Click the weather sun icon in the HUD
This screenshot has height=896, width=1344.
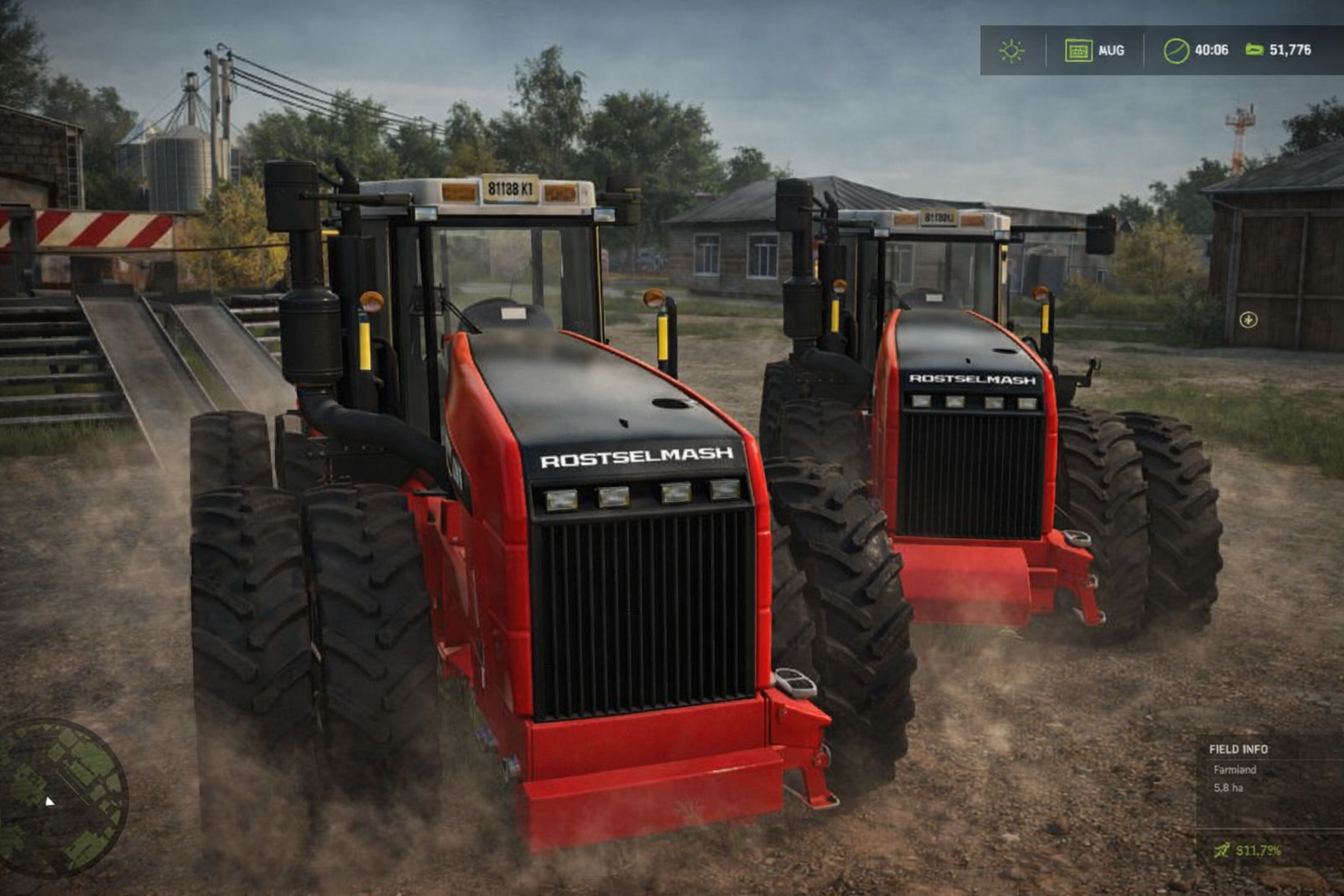pos(1012,51)
